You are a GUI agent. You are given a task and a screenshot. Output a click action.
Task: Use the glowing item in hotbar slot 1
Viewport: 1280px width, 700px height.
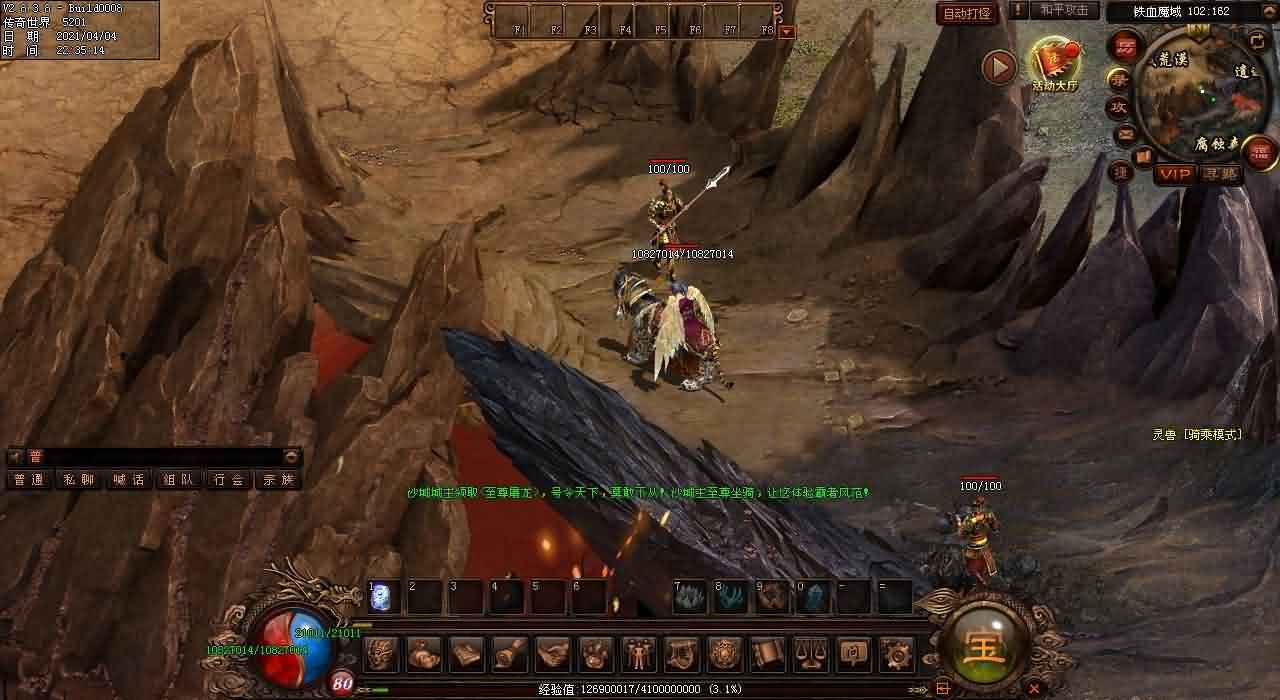coord(384,598)
